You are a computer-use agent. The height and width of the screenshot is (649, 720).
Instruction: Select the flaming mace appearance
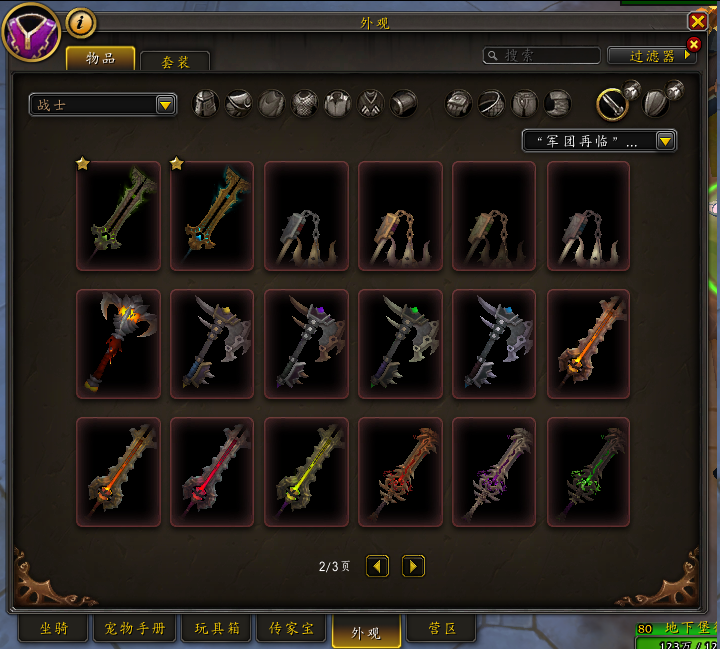(x=119, y=343)
